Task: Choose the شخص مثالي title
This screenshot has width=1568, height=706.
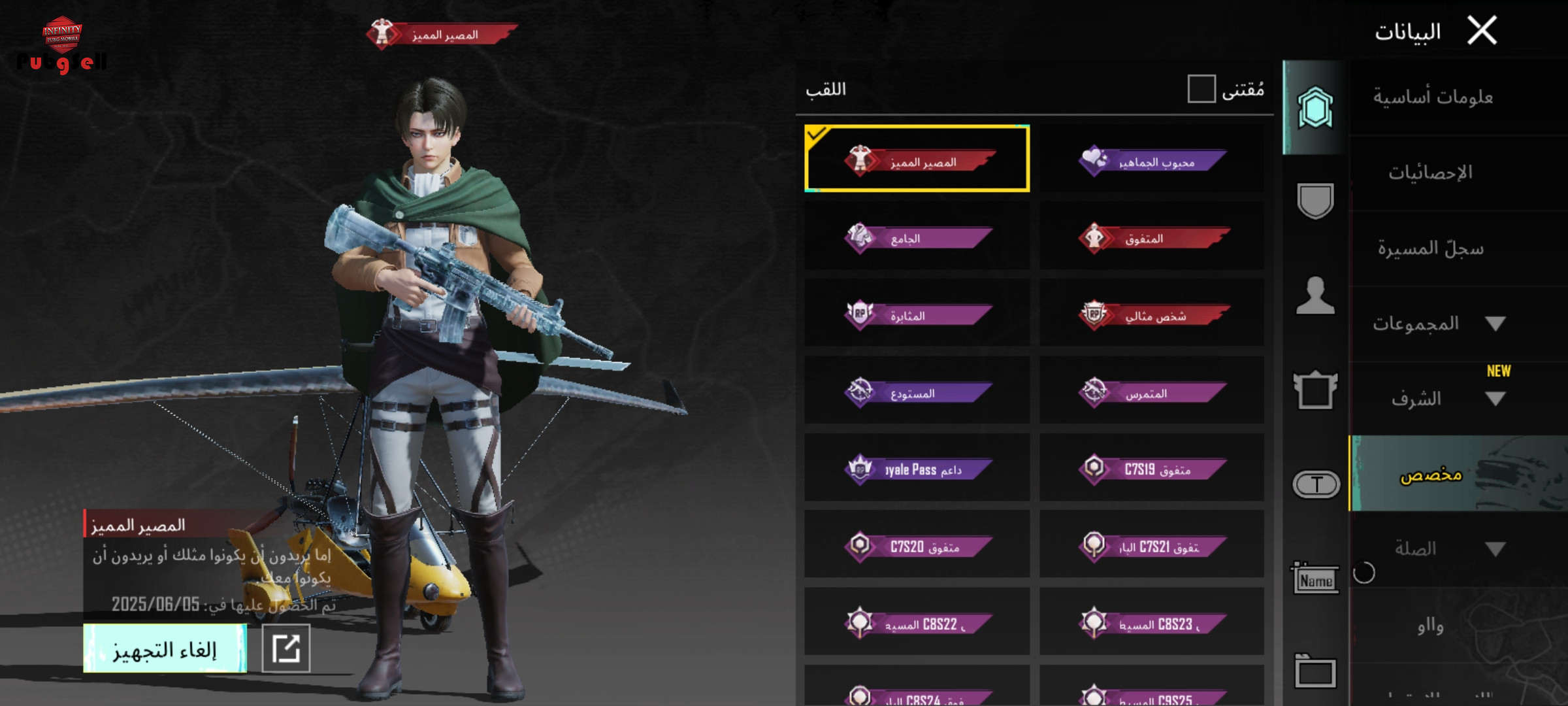Action: [x=1152, y=314]
